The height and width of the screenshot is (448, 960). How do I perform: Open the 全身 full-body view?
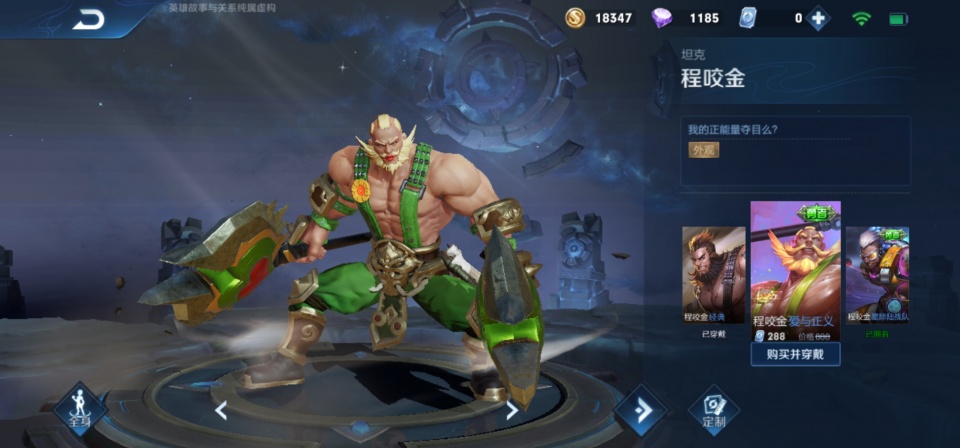click(79, 408)
